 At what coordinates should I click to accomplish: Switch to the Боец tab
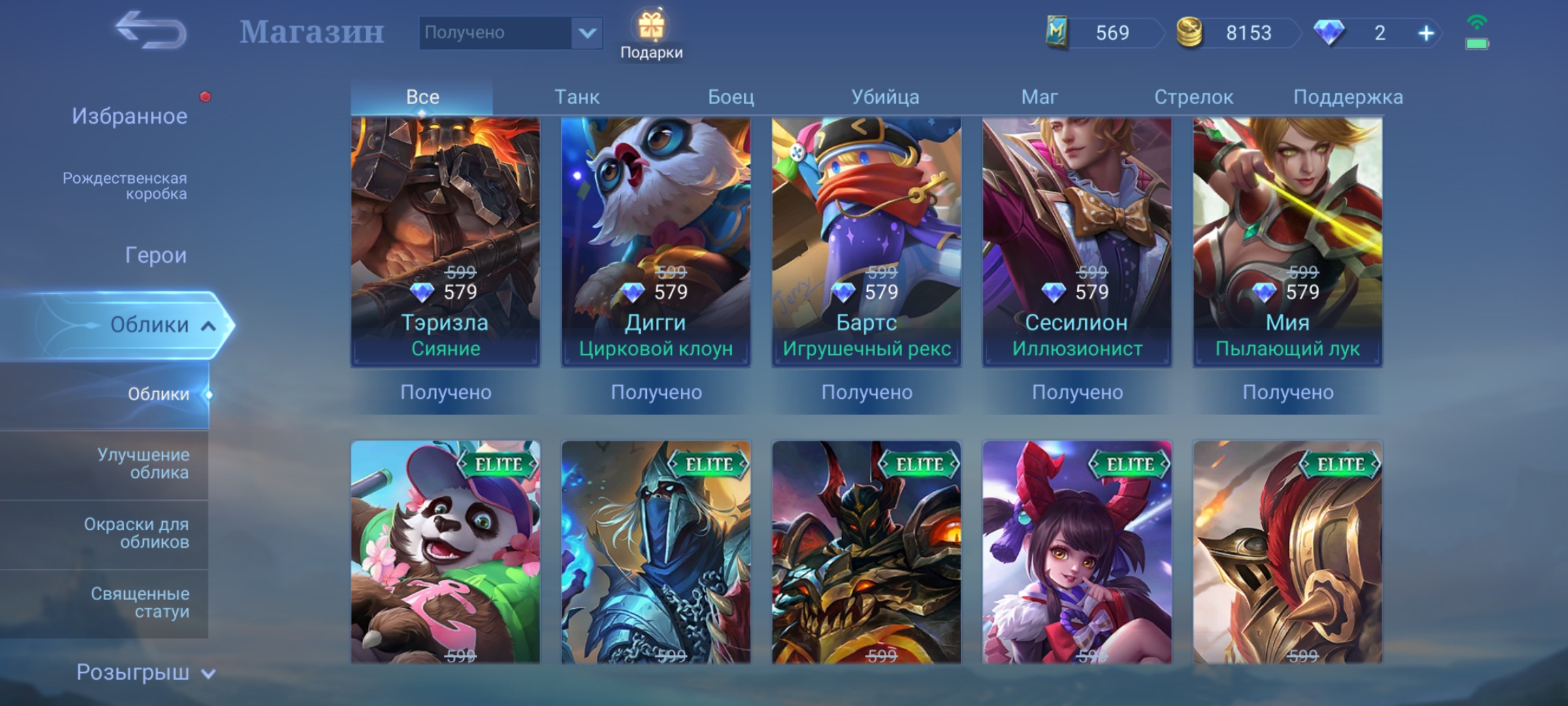(x=731, y=97)
